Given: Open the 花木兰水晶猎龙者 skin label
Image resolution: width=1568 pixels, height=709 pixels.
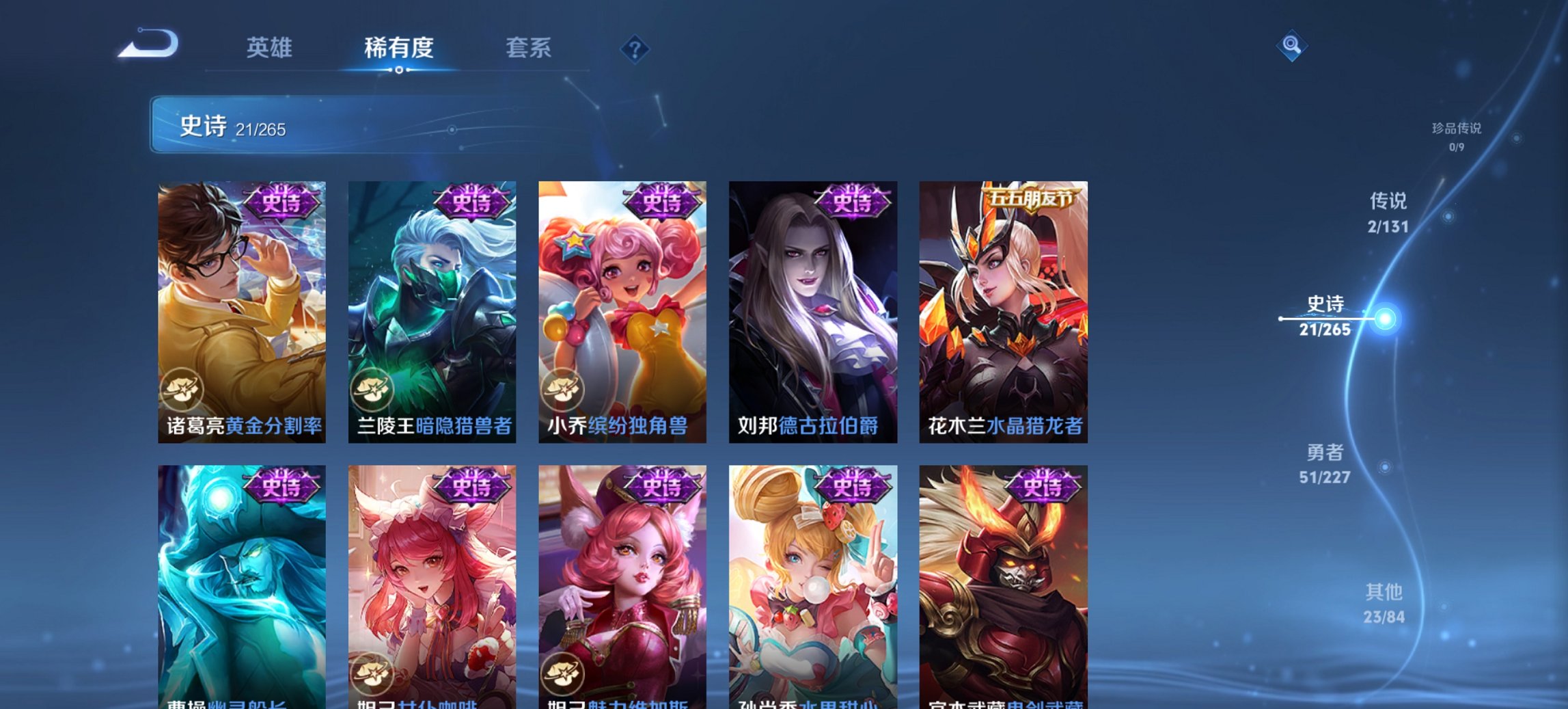Looking at the screenshot, I should [x=1002, y=424].
